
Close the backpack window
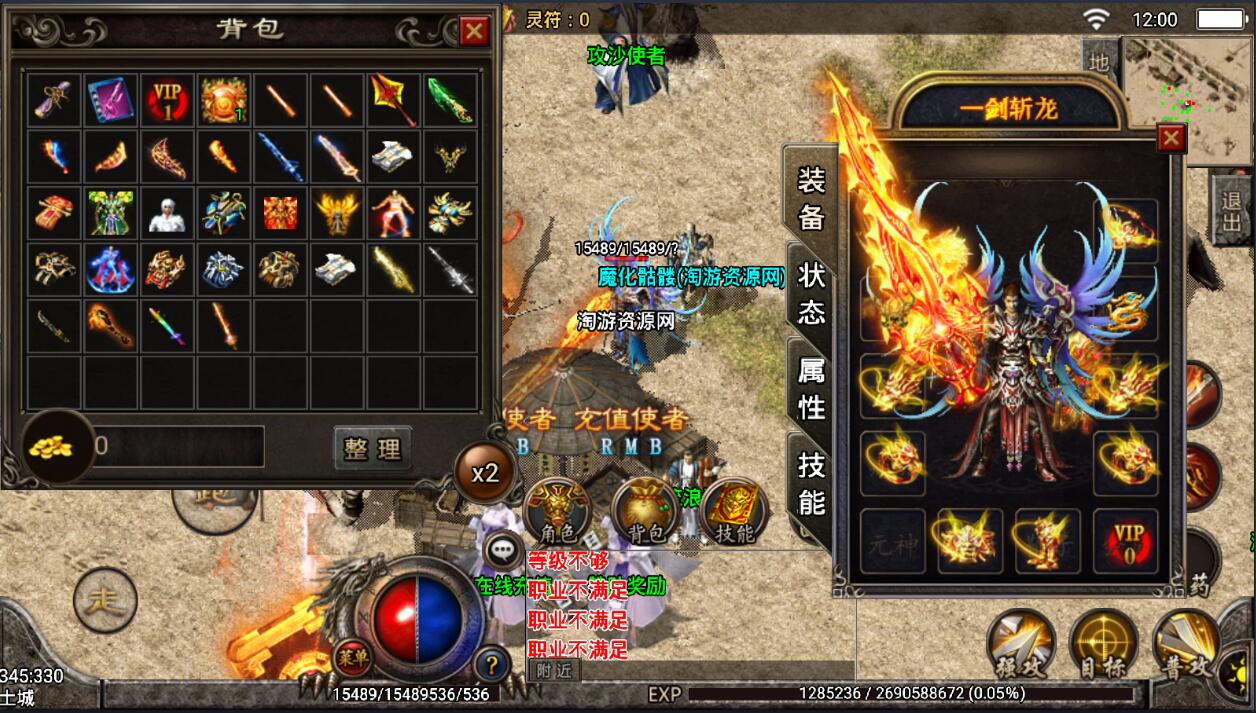point(474,32)
